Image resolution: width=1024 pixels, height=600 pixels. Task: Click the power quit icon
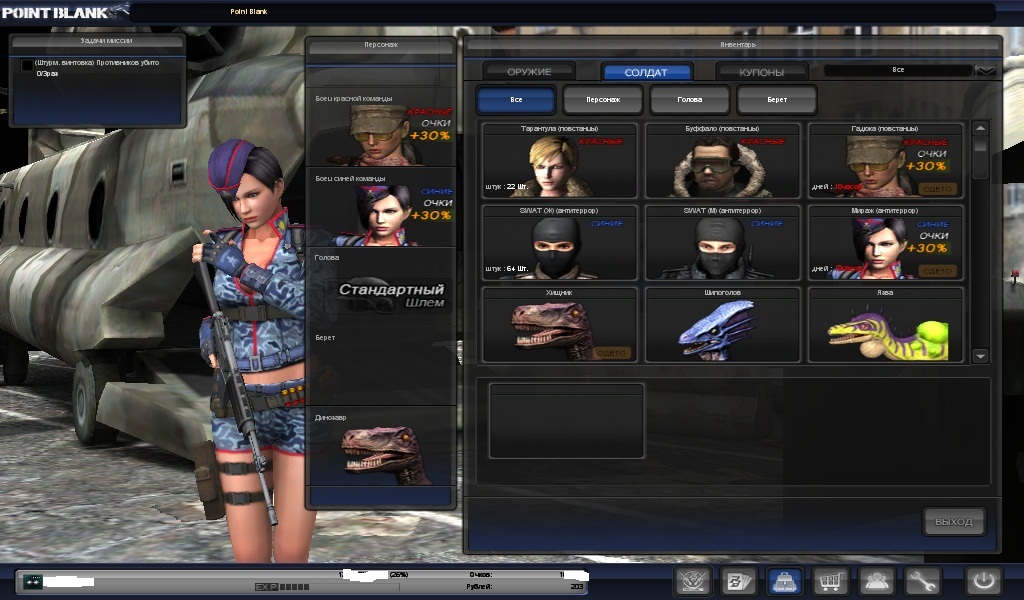982,581
